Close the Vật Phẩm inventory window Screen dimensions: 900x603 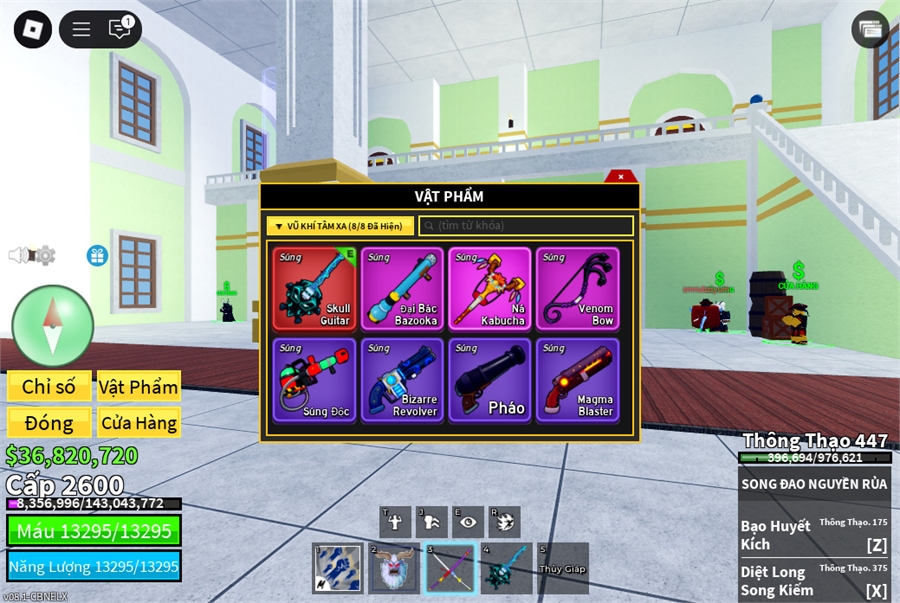click(621, 177)
